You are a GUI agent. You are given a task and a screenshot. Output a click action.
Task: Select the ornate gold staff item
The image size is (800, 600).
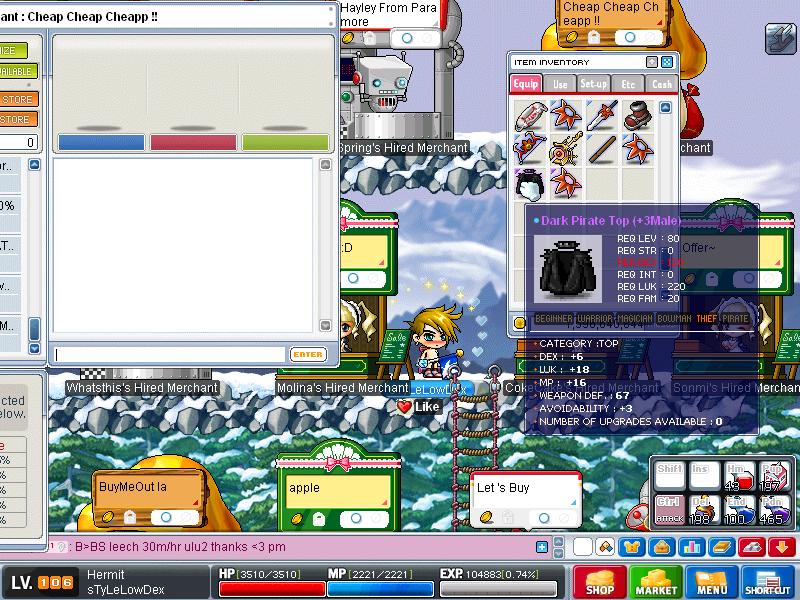[565, 150]
